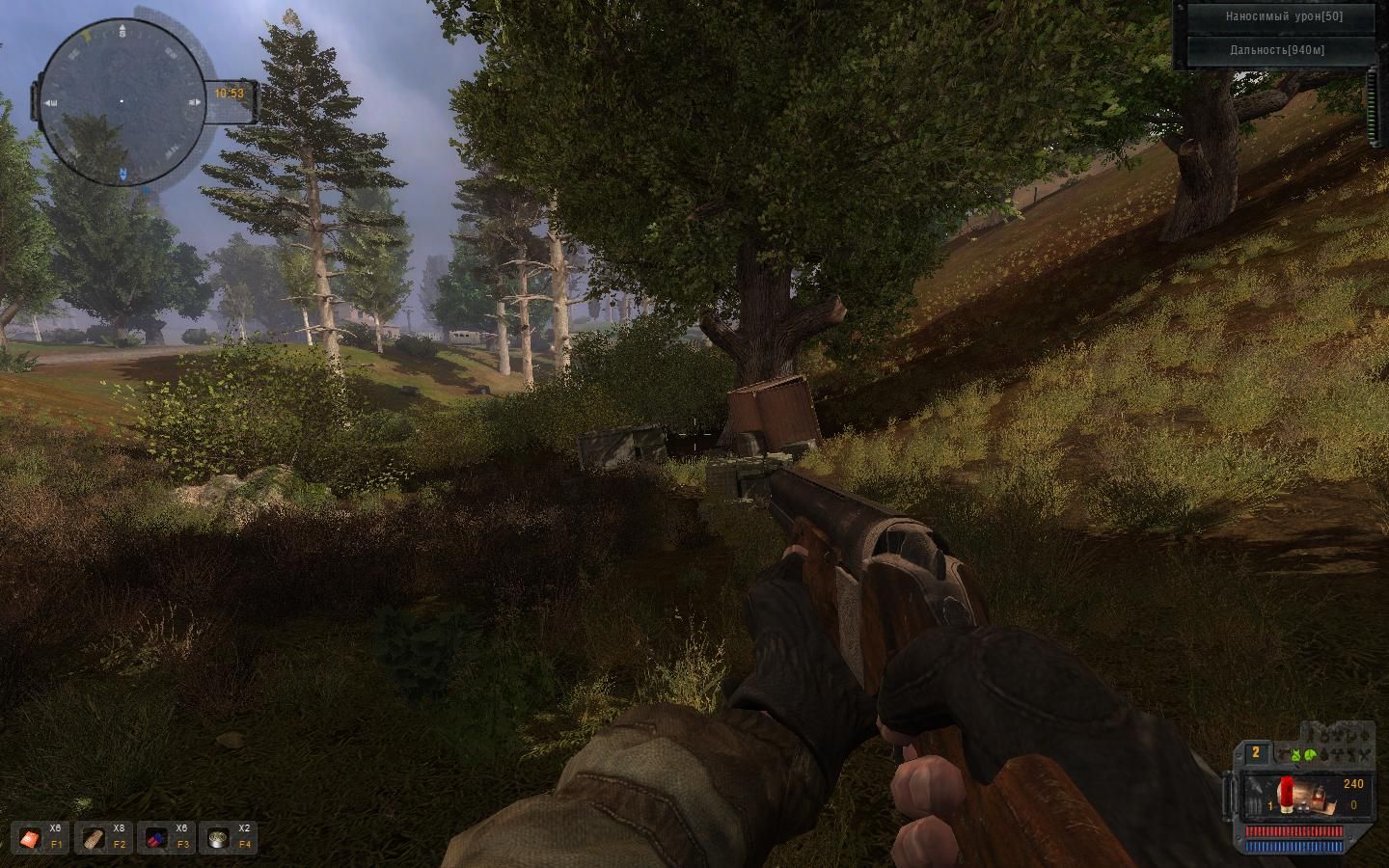The width and height of the screenshot is (1389, 868).
Task: Select the bandage quick slot F2
Action: [94, 838]
